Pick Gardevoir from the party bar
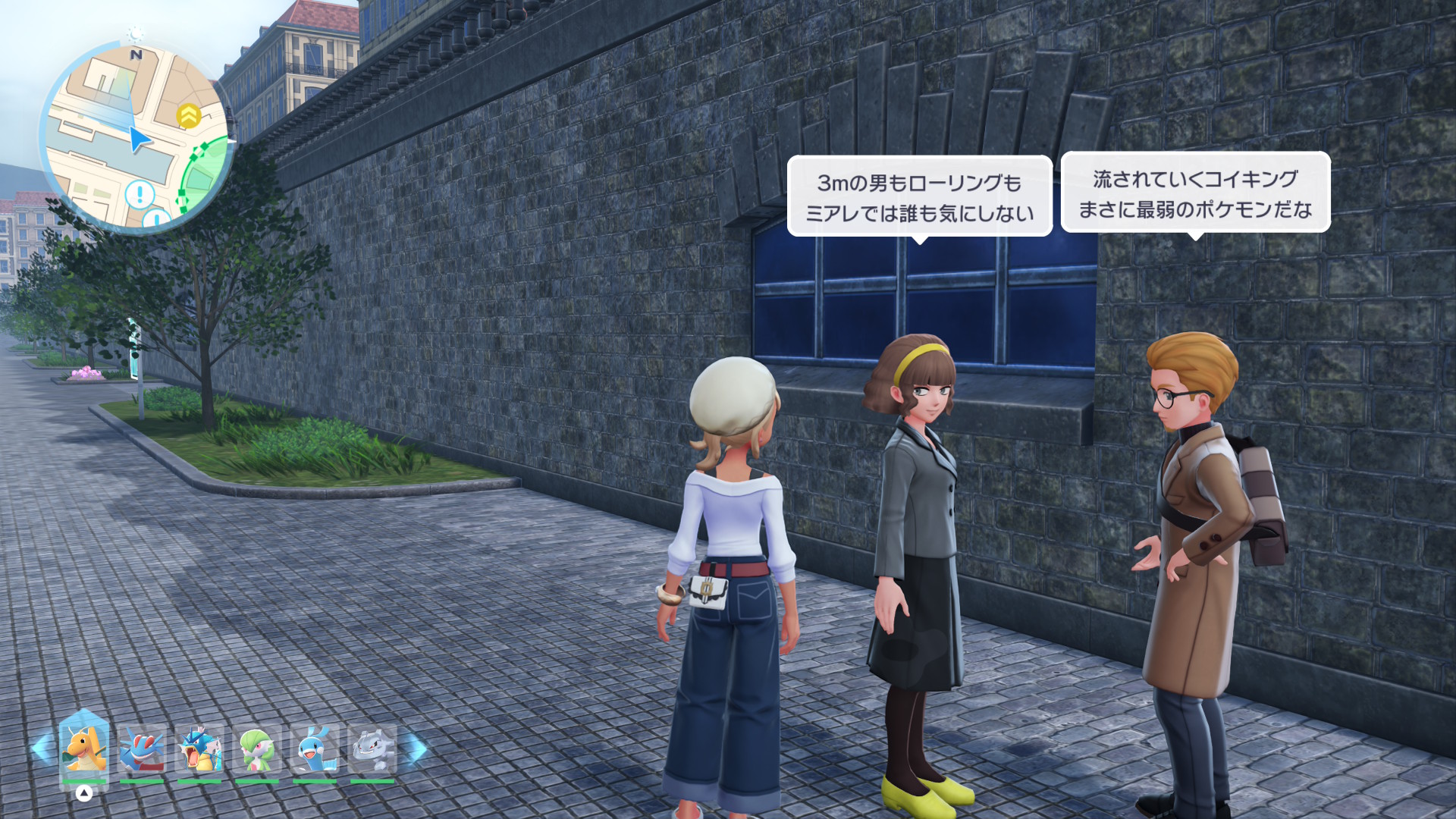 pyautogui.click(x=257, y=749)
